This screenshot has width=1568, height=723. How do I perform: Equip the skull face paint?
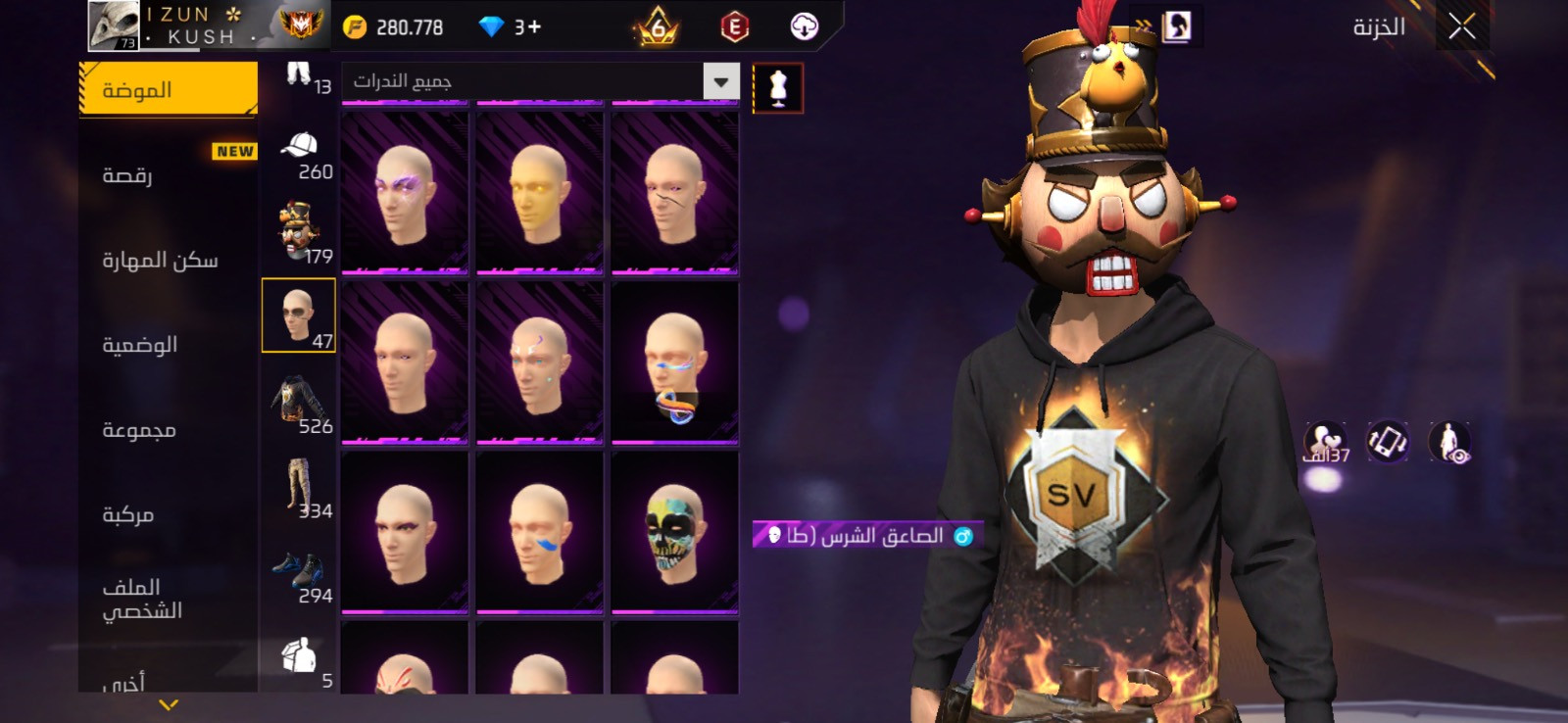(674, 532)
